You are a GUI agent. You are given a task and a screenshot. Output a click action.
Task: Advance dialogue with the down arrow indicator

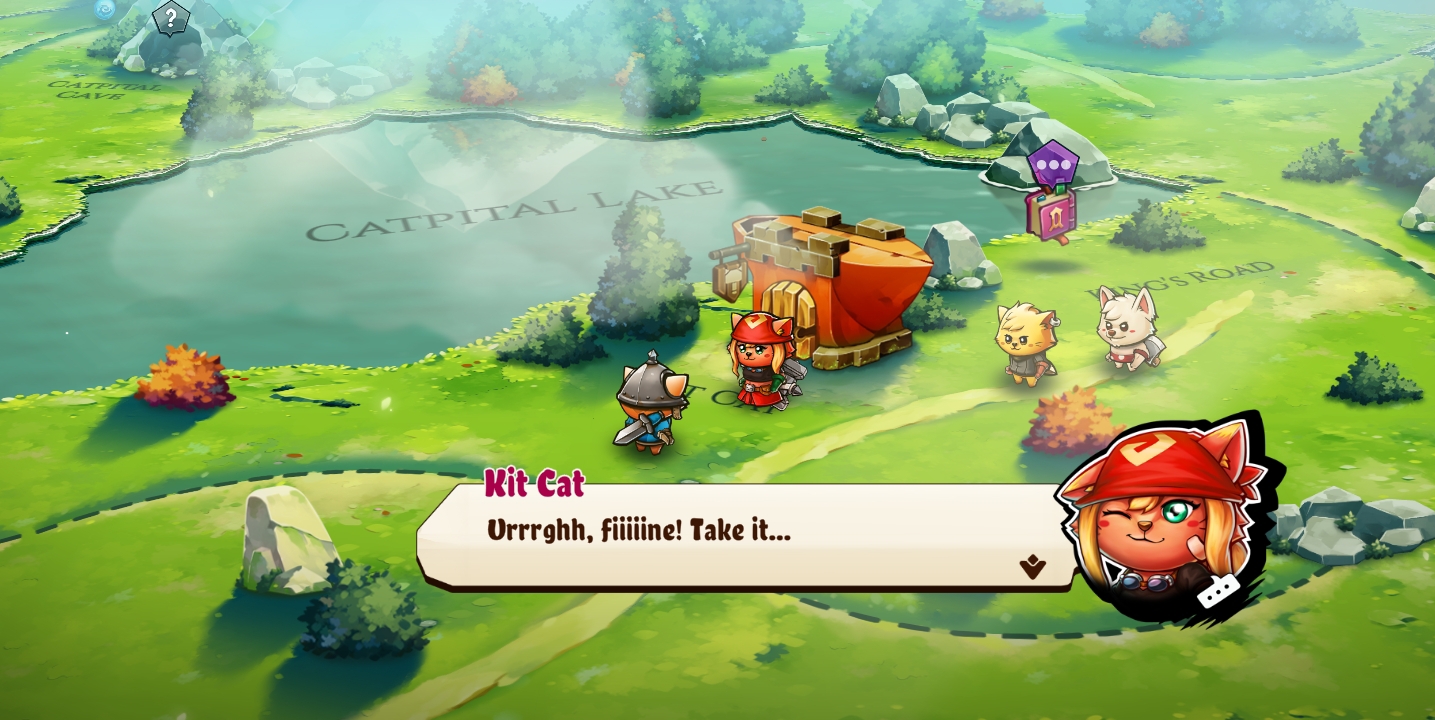(x=1032, y=568)
